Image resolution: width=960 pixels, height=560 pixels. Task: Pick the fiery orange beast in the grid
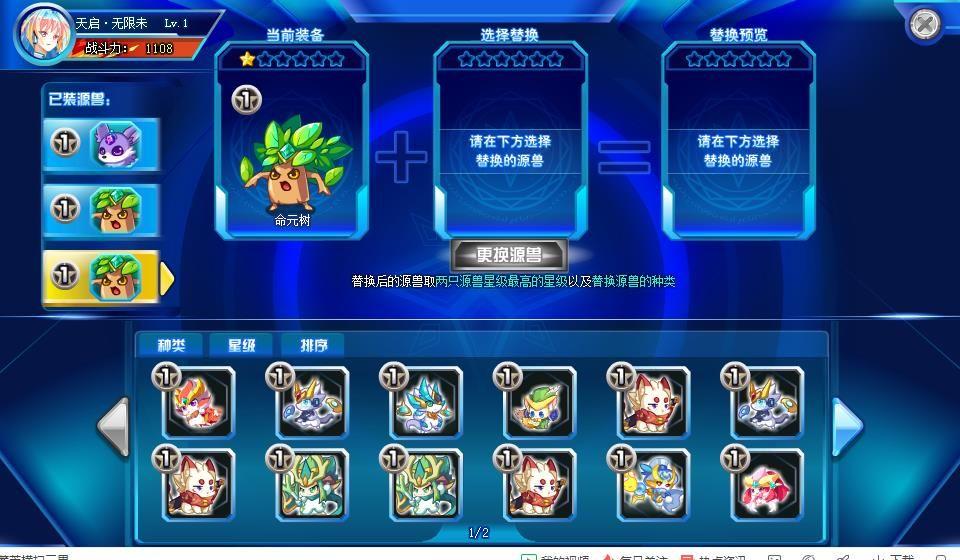tap(199, 403)
